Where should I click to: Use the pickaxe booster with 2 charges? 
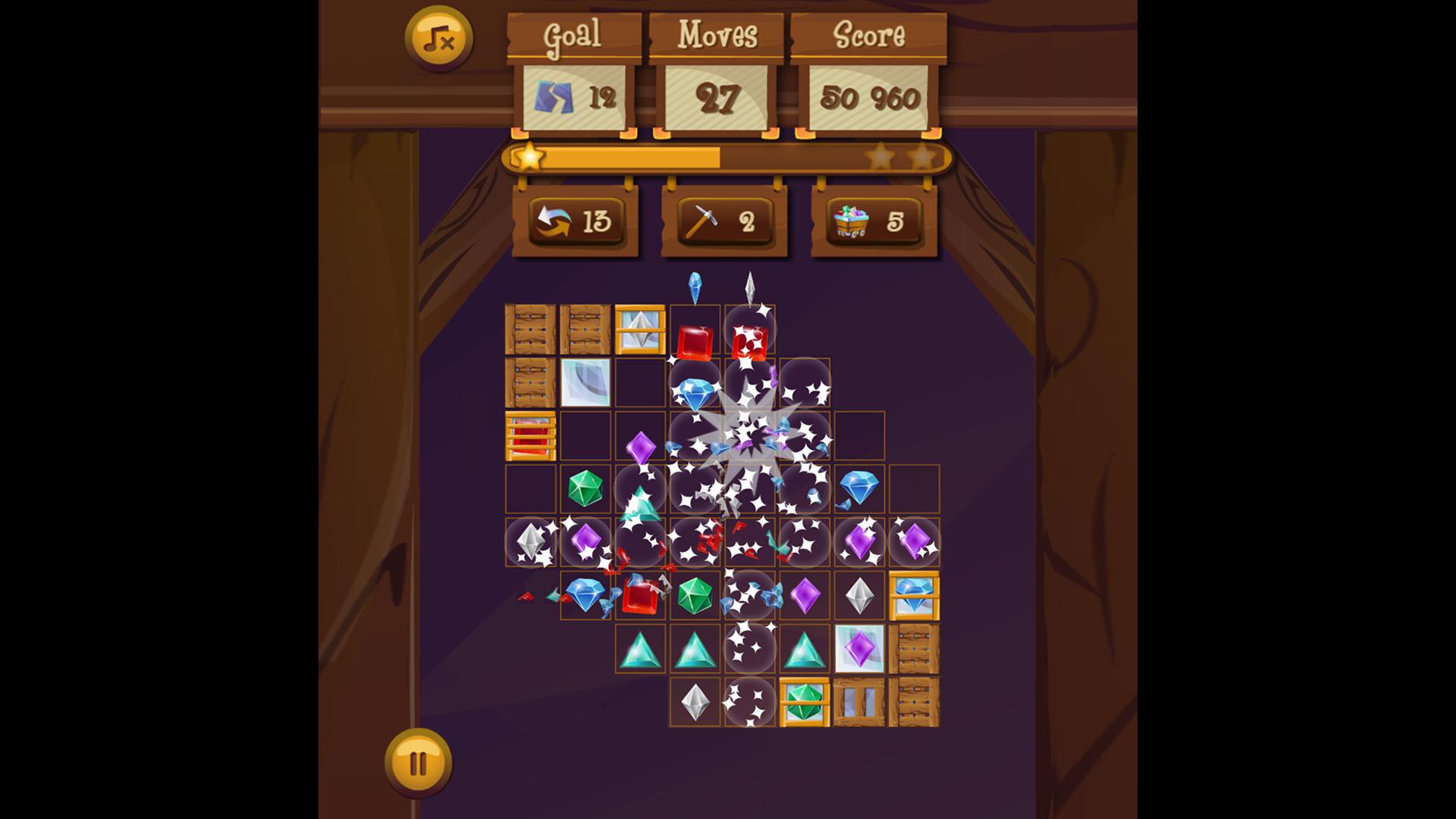[x=724, y=222]
